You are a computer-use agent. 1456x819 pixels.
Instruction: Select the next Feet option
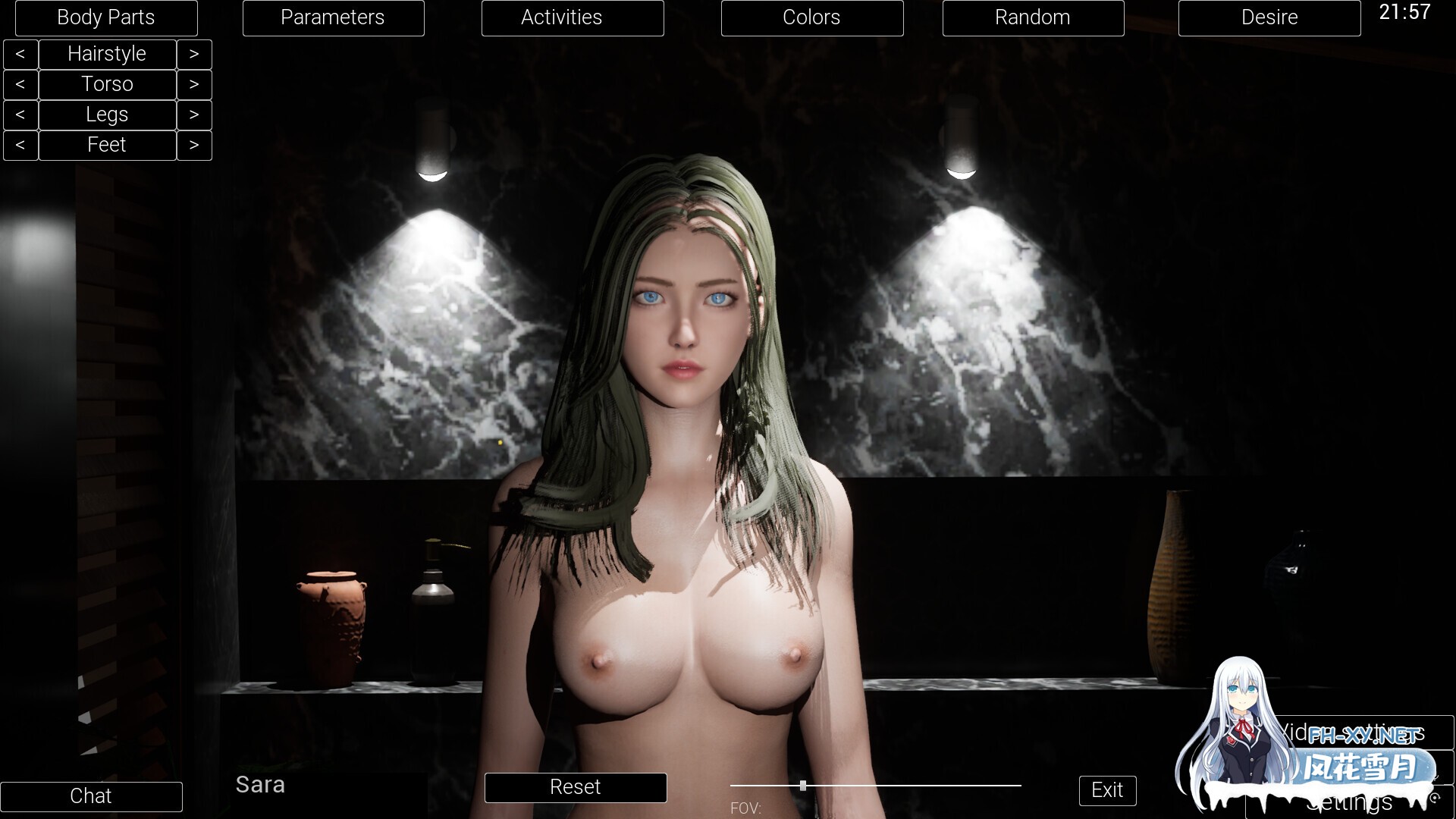tap(194, 145)
